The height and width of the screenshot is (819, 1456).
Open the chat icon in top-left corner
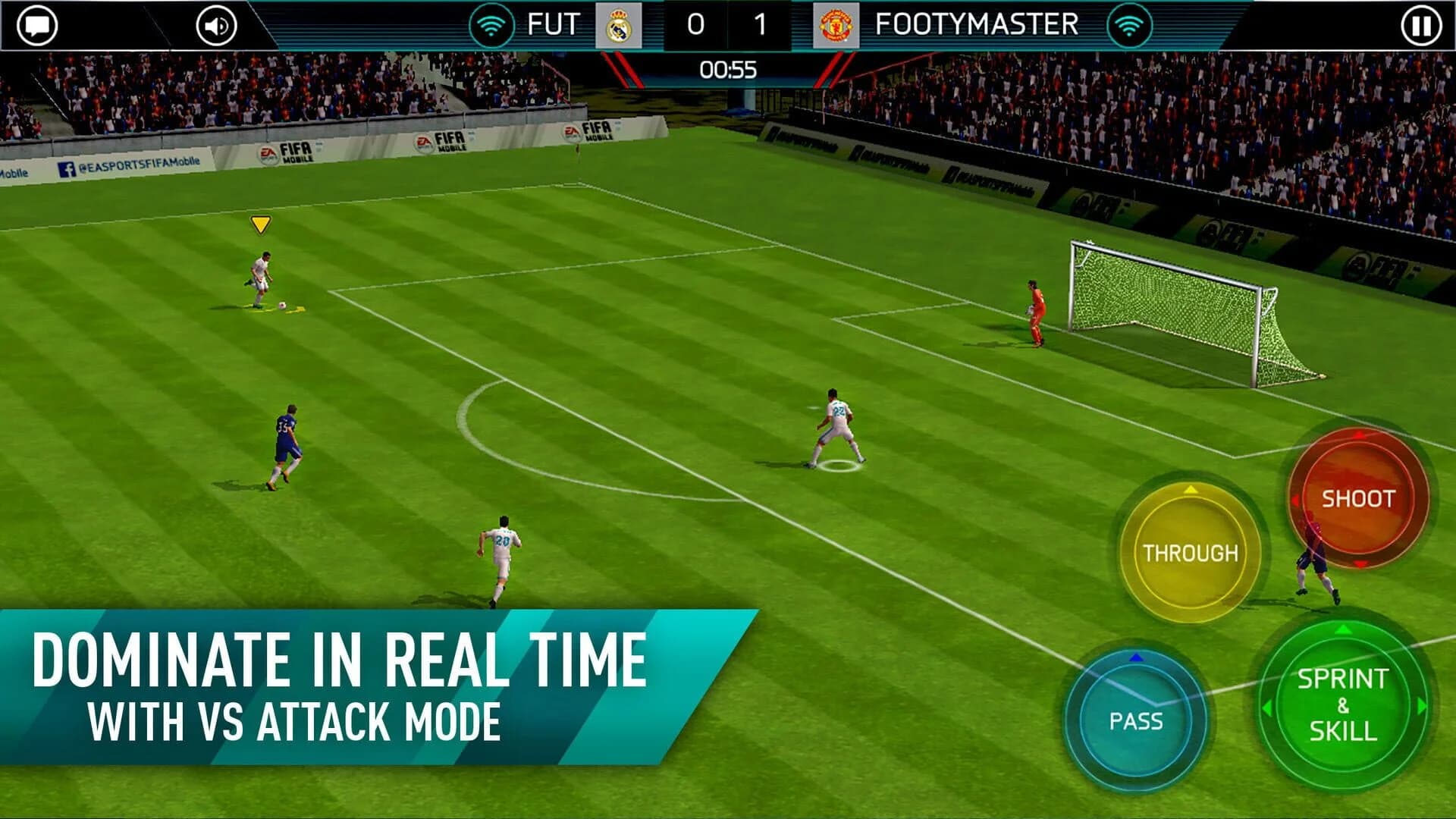[x=38, y=24]
